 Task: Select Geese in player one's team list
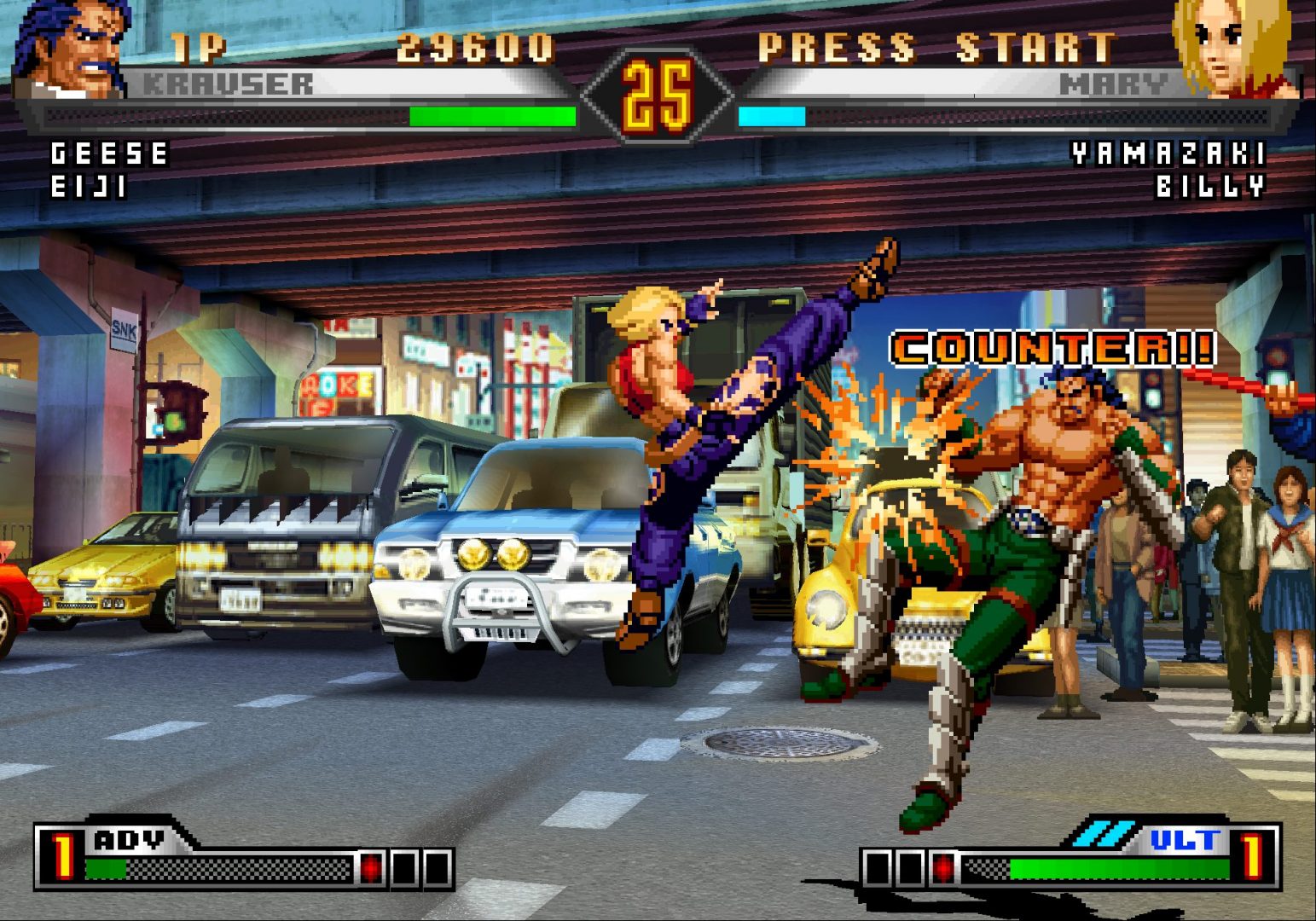pyautogui.click(x=110, y=154)
